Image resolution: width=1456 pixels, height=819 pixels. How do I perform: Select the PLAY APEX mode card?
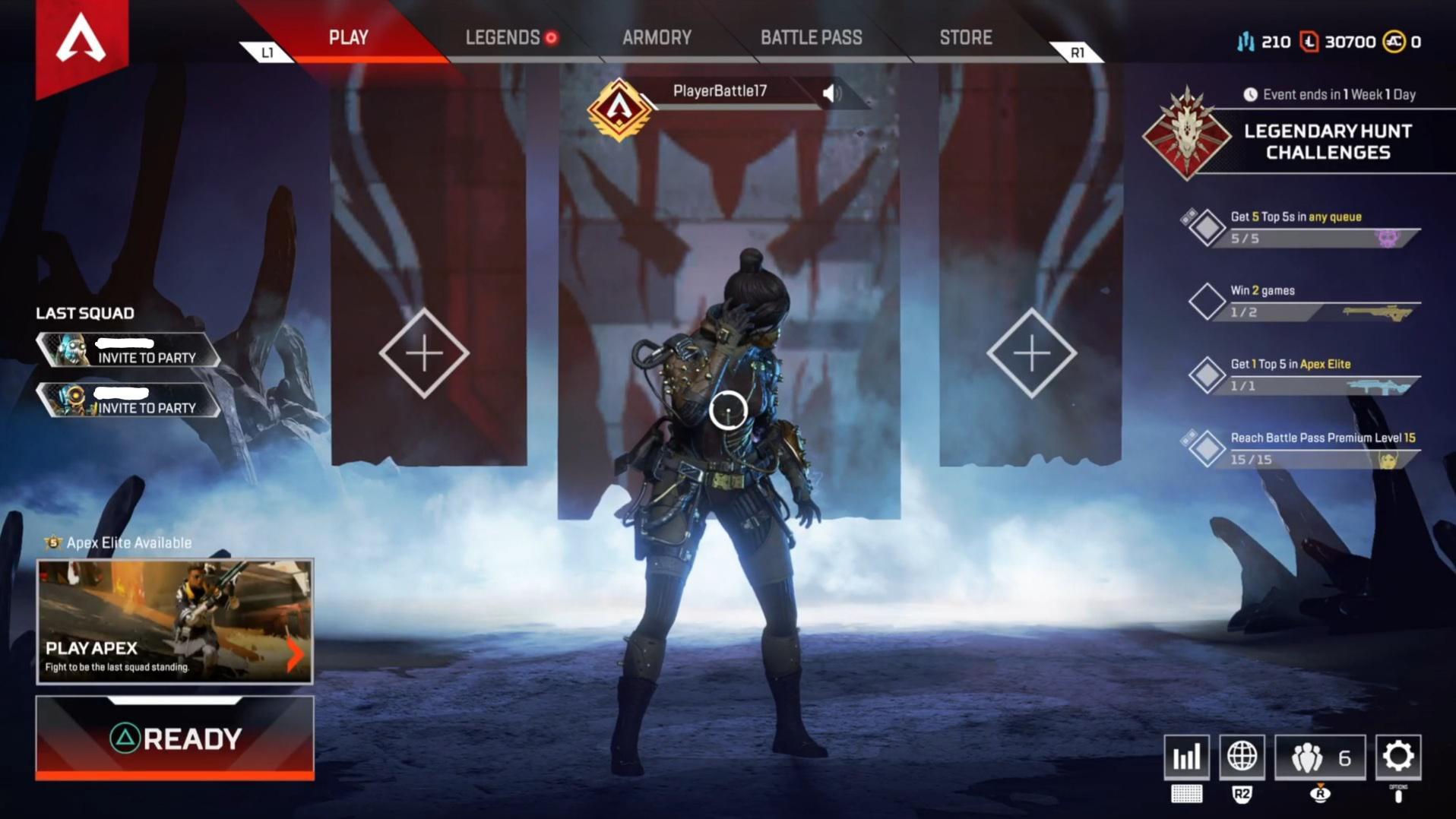tap(173, 621)
